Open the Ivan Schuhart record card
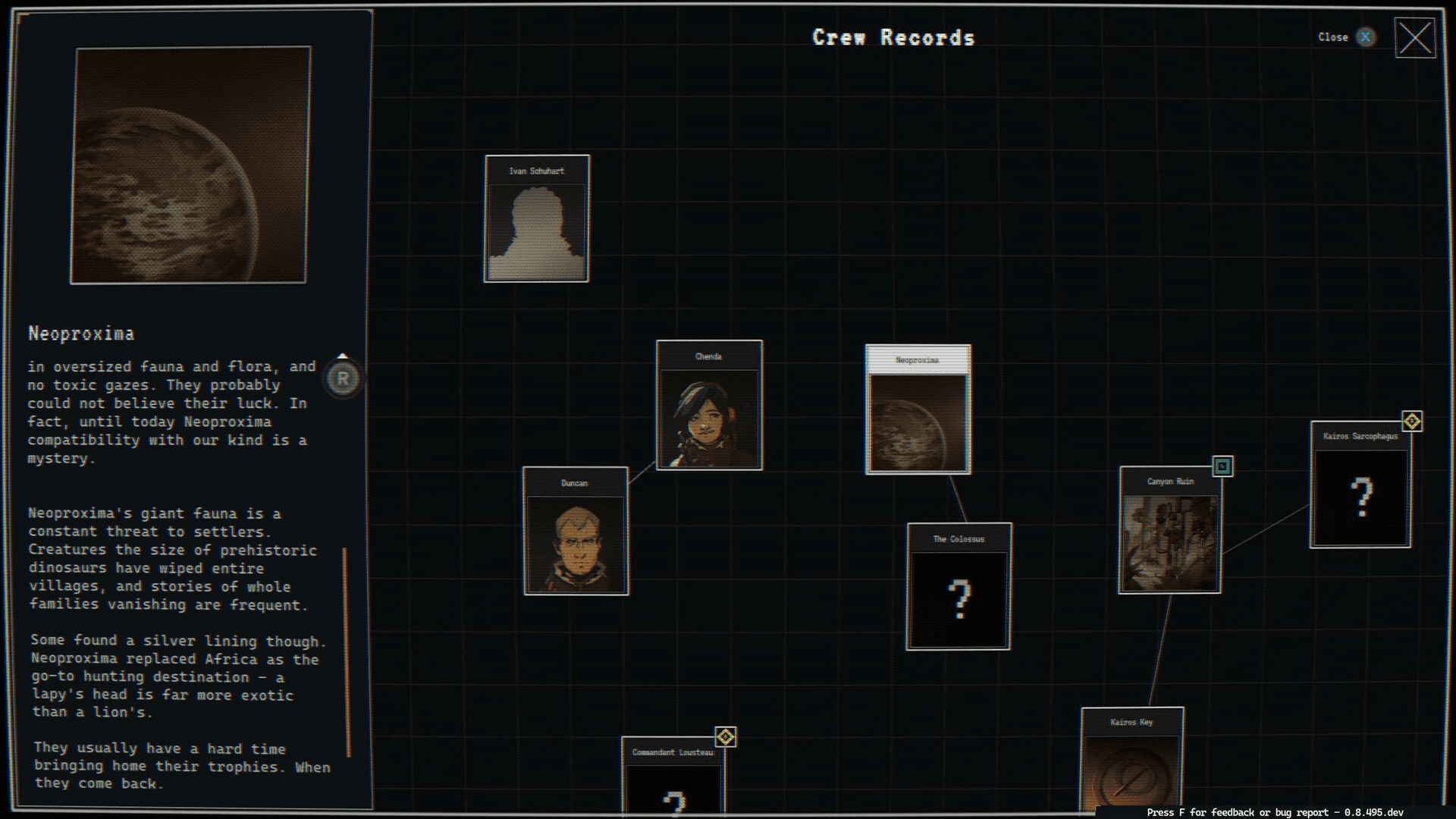The height and width of the screenshot is (819, 1456). pos(537,219)
